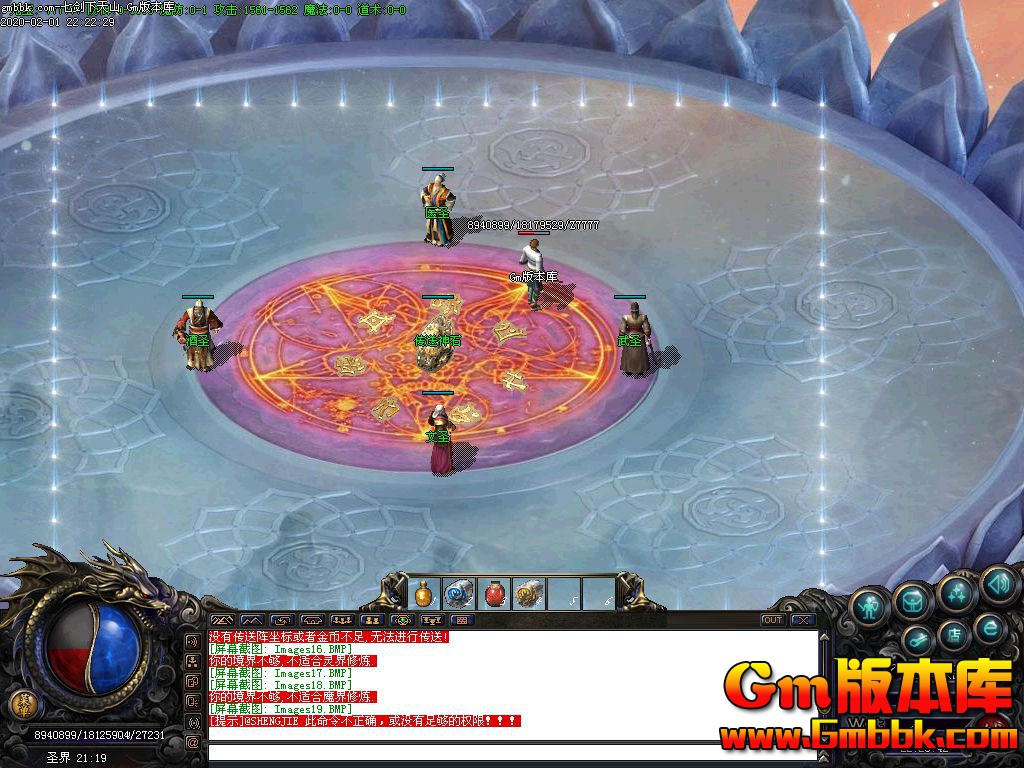1024x768 pixels.
Task: Toggle the speaker chat channel button
Action: click(x=193, y=641)
